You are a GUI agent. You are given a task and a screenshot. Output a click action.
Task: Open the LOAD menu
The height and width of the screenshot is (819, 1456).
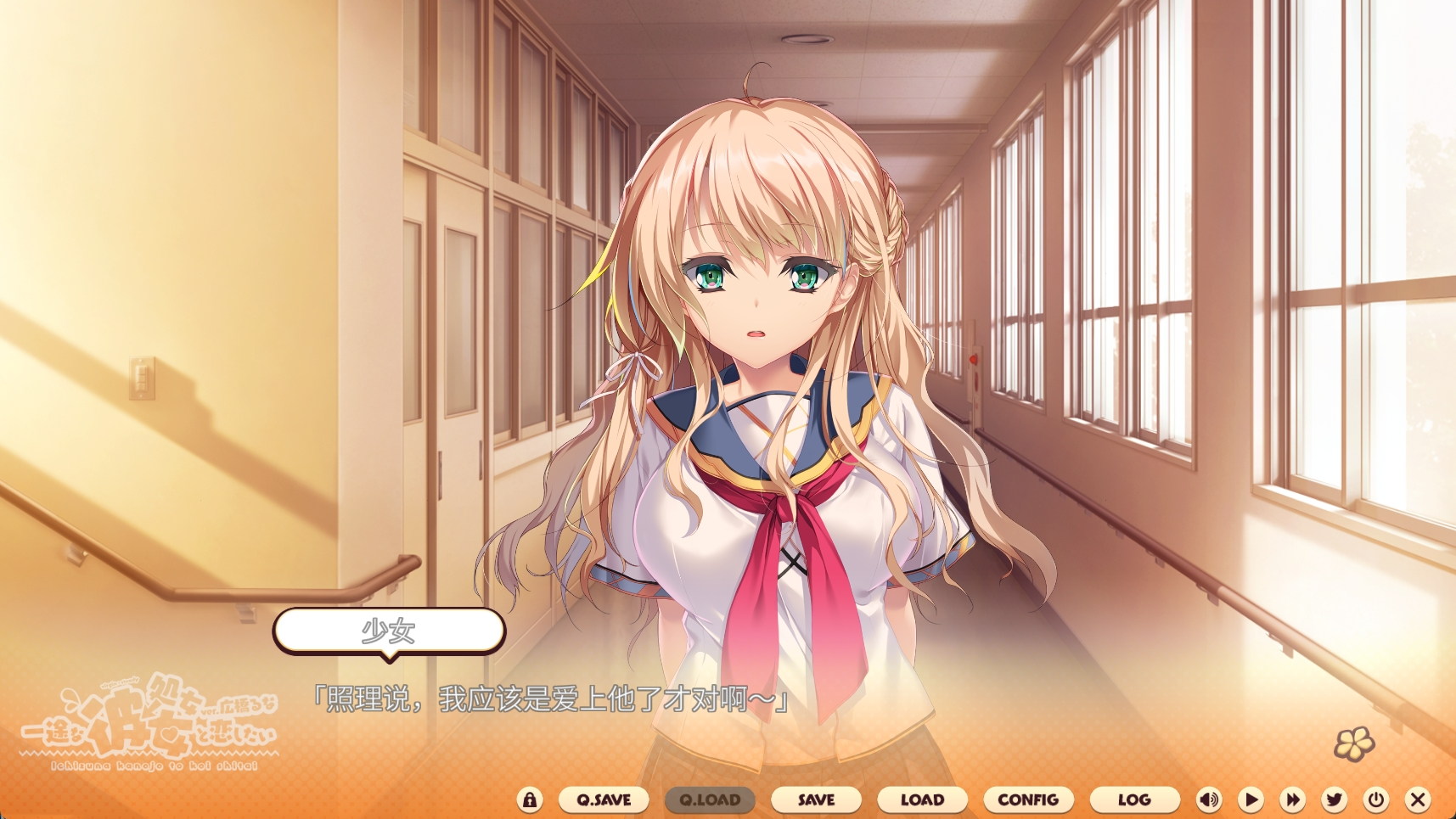(922, 799)
